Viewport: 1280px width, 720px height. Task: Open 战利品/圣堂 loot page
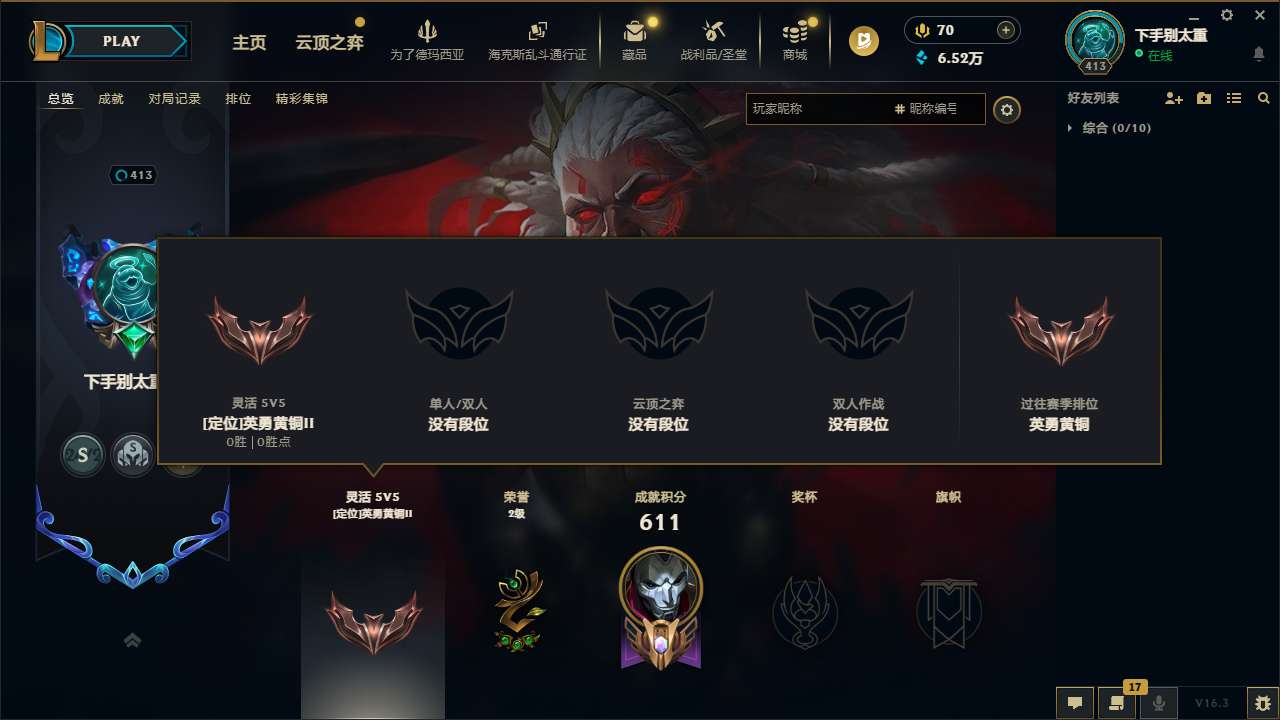click(714, 40)
